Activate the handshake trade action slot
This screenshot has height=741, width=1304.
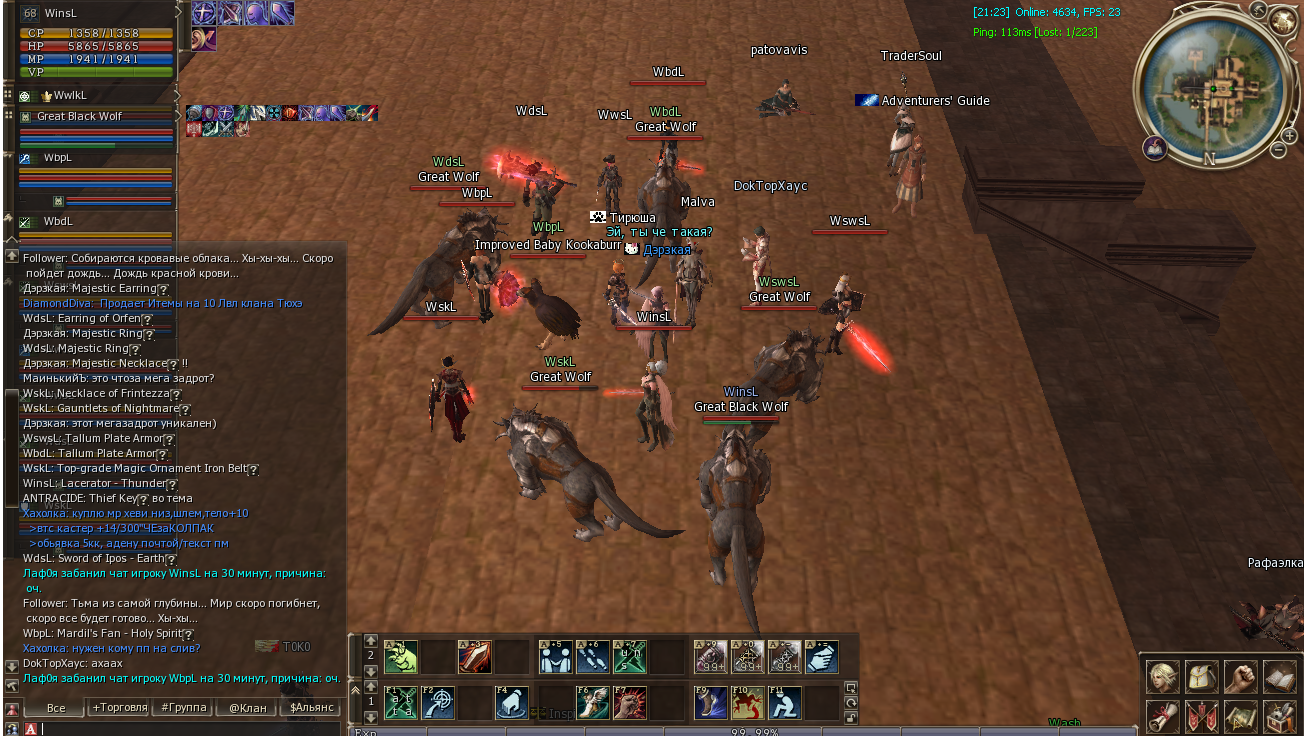tap(821, 657)
